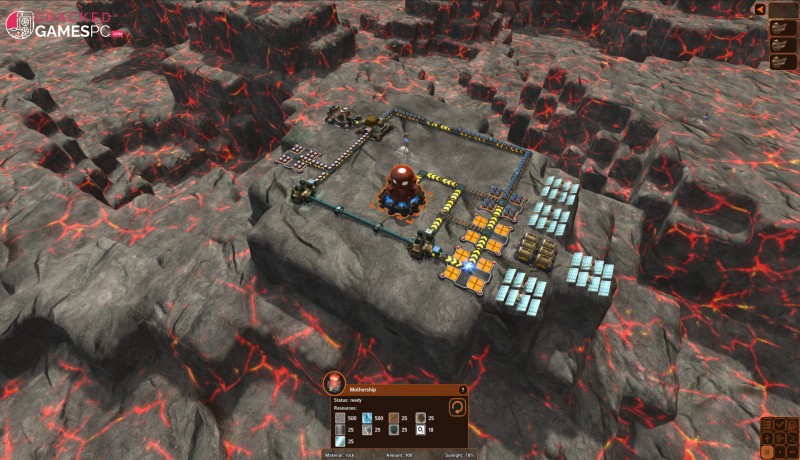Open the list menu icon

tap(767, 425)
